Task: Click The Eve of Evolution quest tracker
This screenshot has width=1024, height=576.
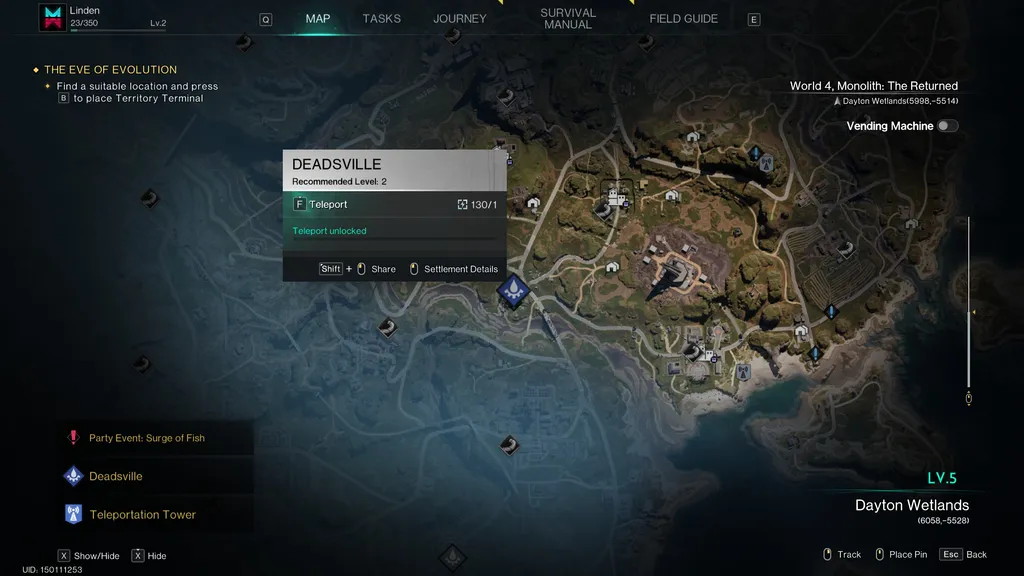Action: pyautogui.click(x=110, y=70)
